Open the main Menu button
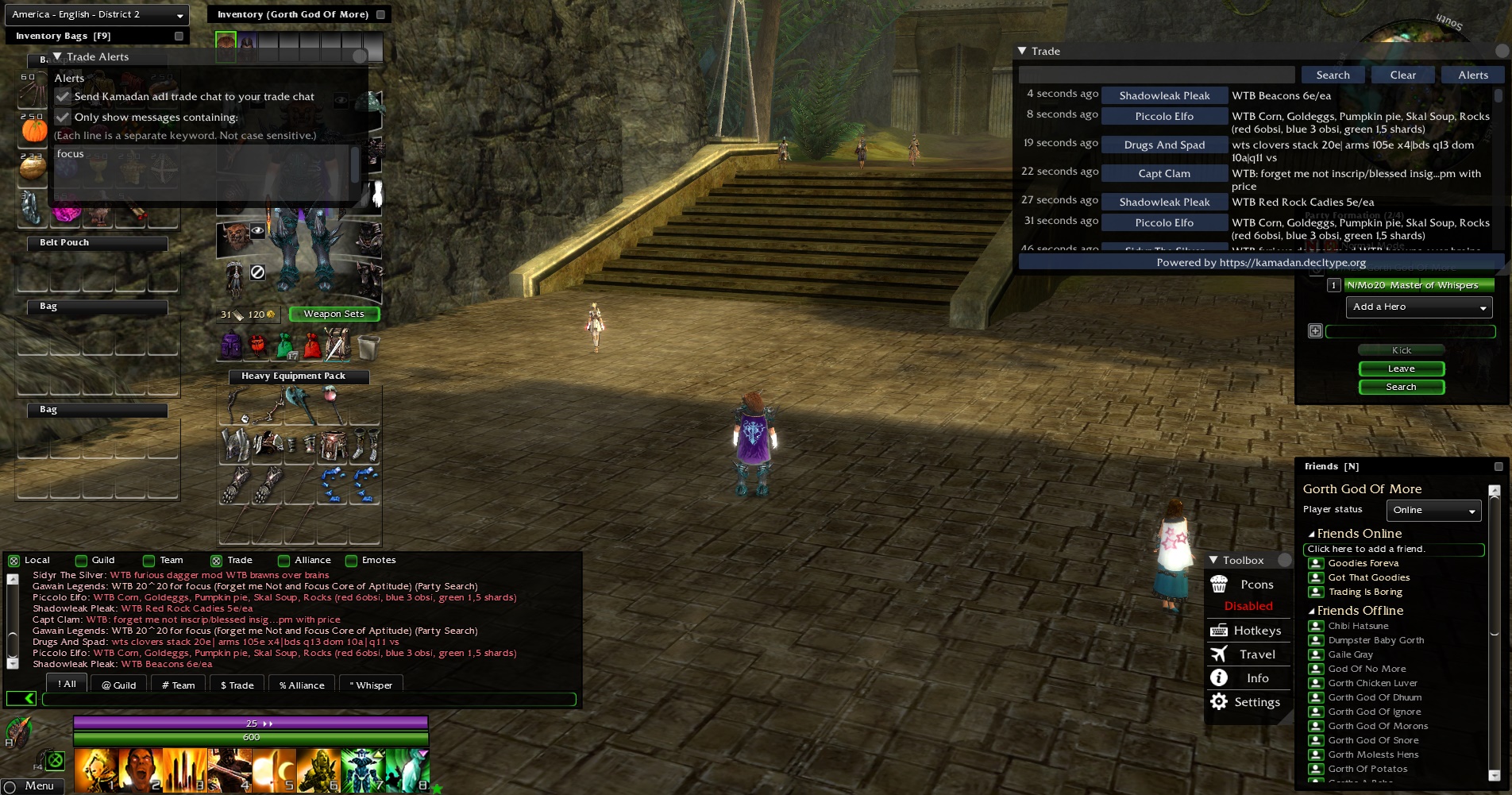Viewport: 1512px width, 795px height. (x=32, y=785)
